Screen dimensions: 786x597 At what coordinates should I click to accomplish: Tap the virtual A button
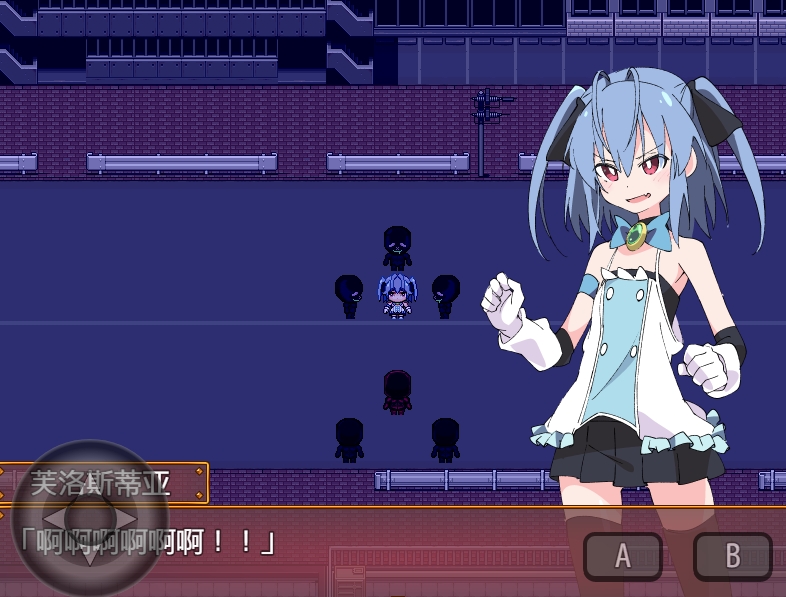[622, 556]
